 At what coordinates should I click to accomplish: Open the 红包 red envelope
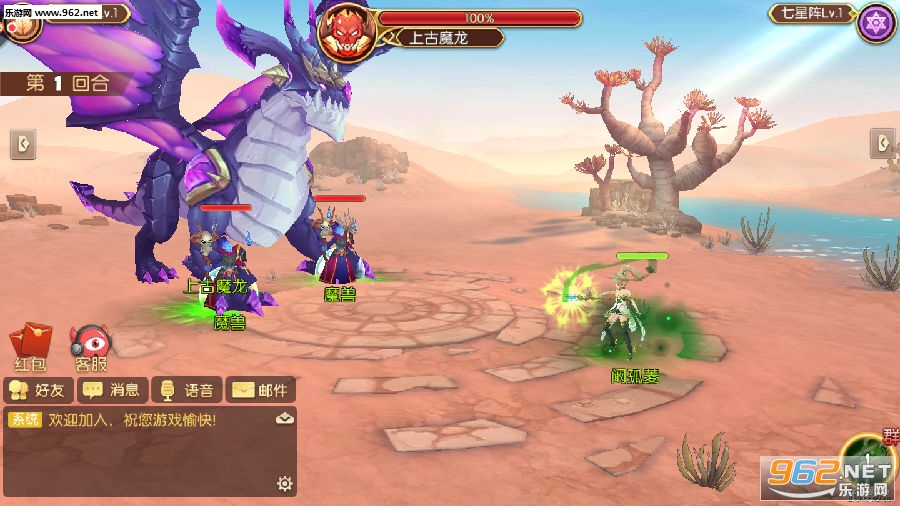point(28,345)
